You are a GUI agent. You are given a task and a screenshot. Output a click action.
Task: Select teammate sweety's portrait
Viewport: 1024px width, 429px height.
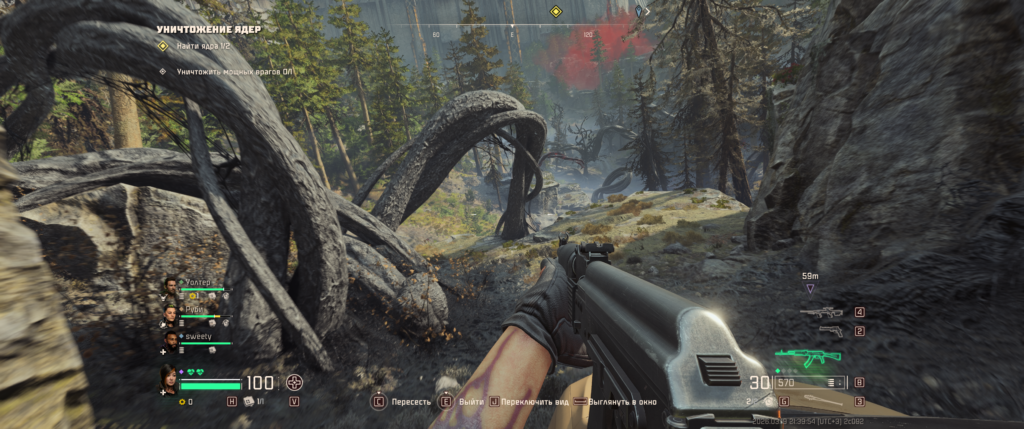click(x=171, y=342)
